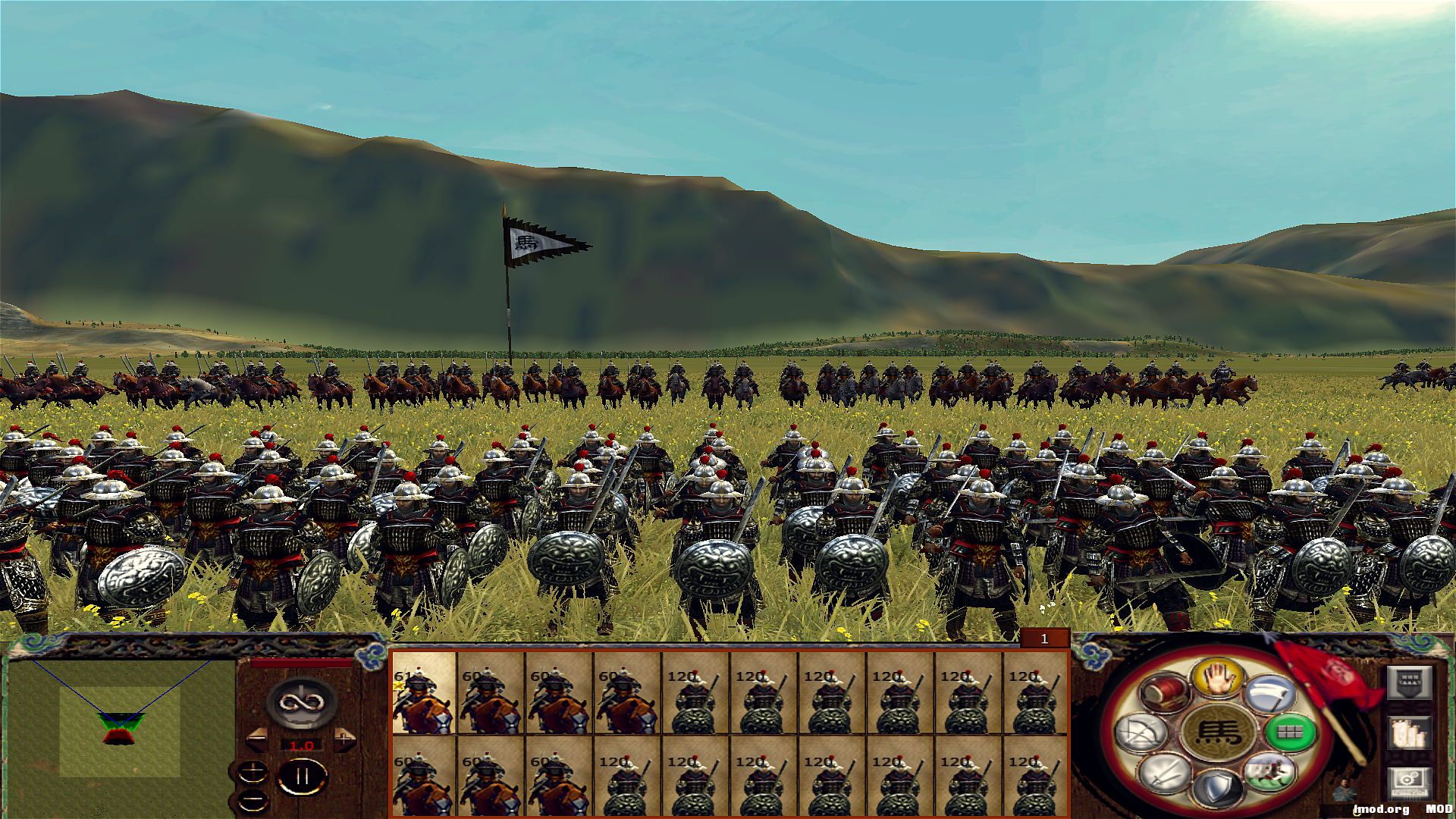
Task: Activate the war drums rally icon
Action: (1166, 692)
